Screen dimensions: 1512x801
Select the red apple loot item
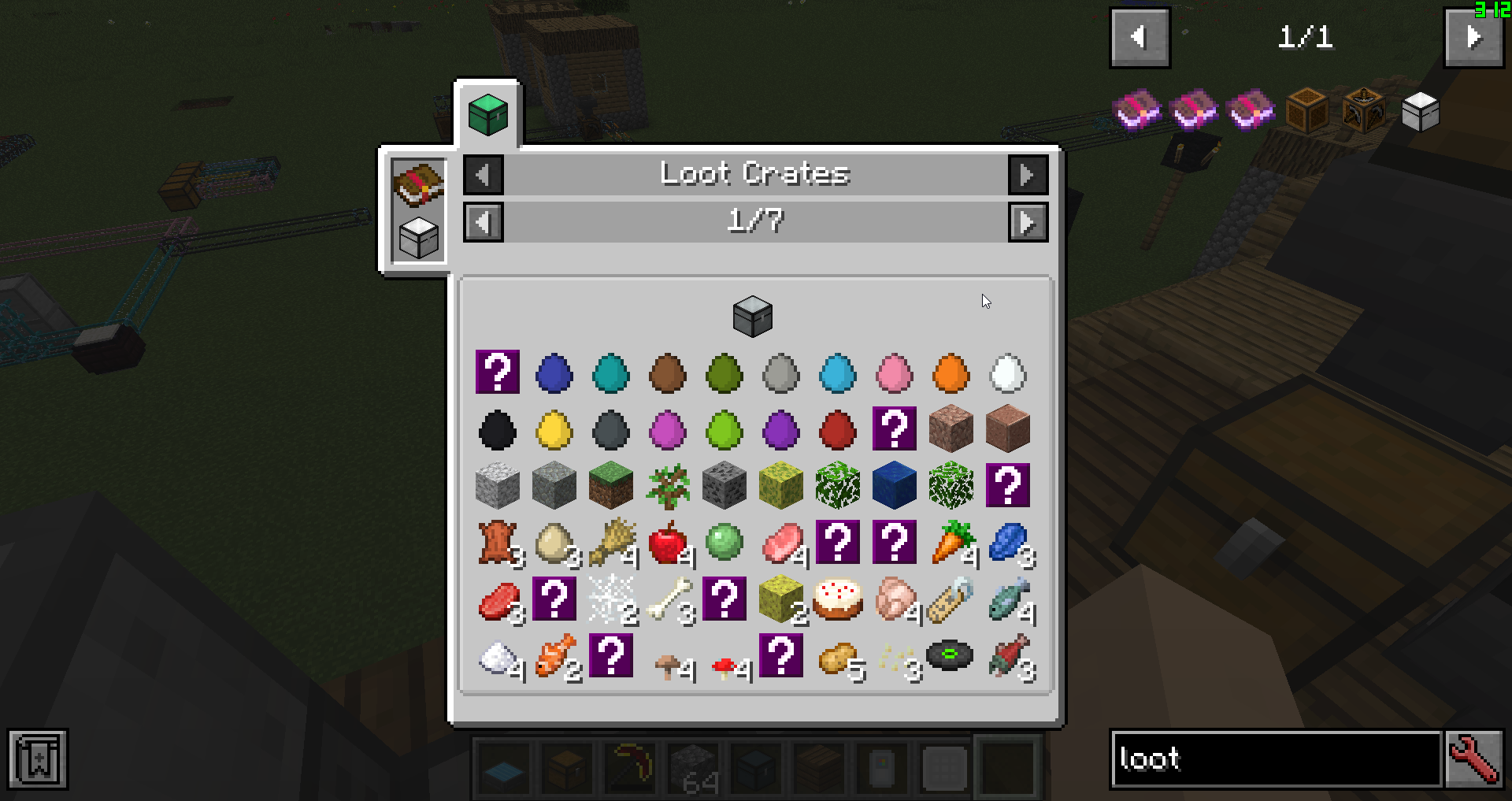pyautogui.click(x=667, y=543)
